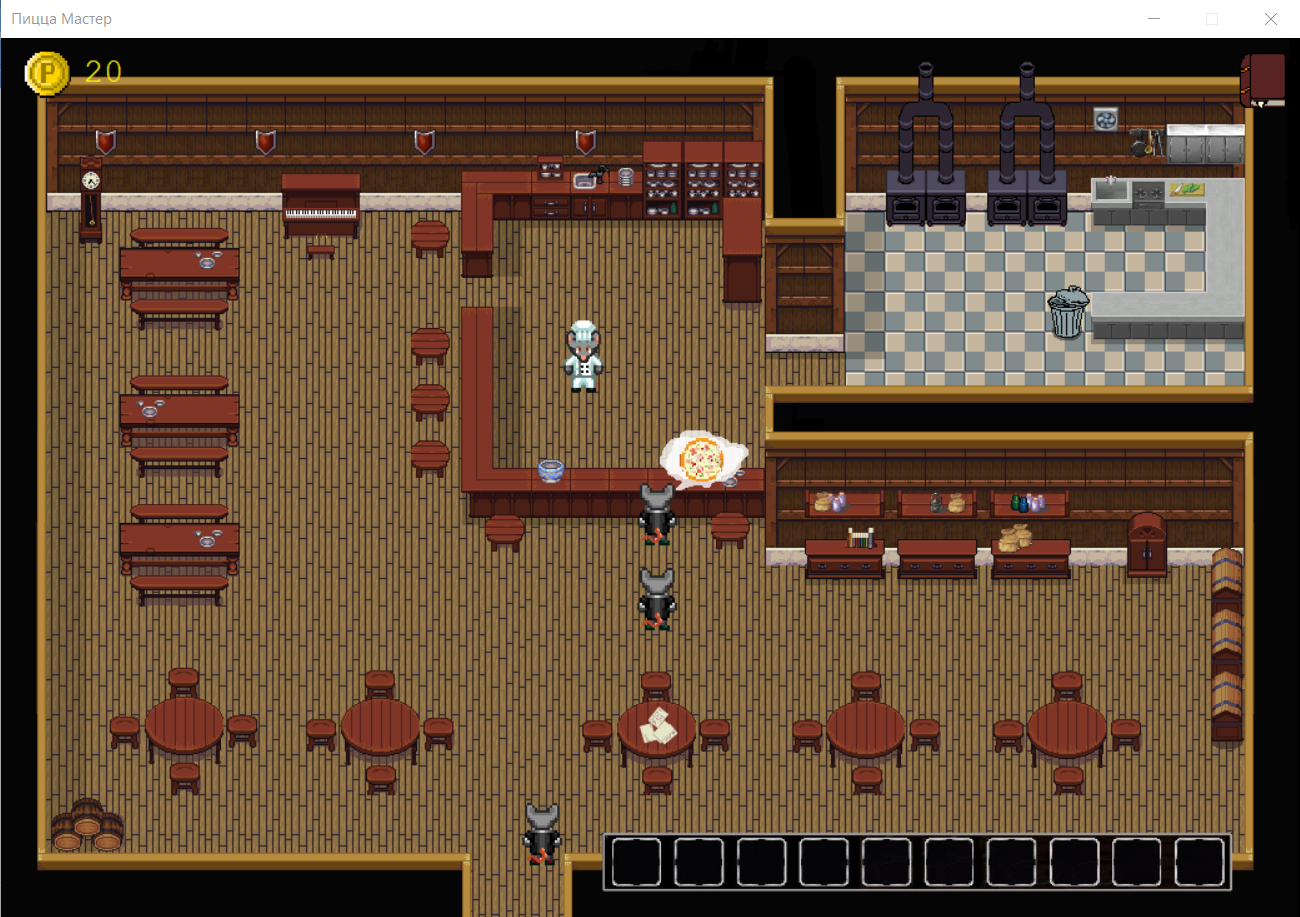The image size is (1300, 917).
Task: Click the stacked barrels in the bottom-left corner
Action: pyautogui.click(x=88, y=826)
